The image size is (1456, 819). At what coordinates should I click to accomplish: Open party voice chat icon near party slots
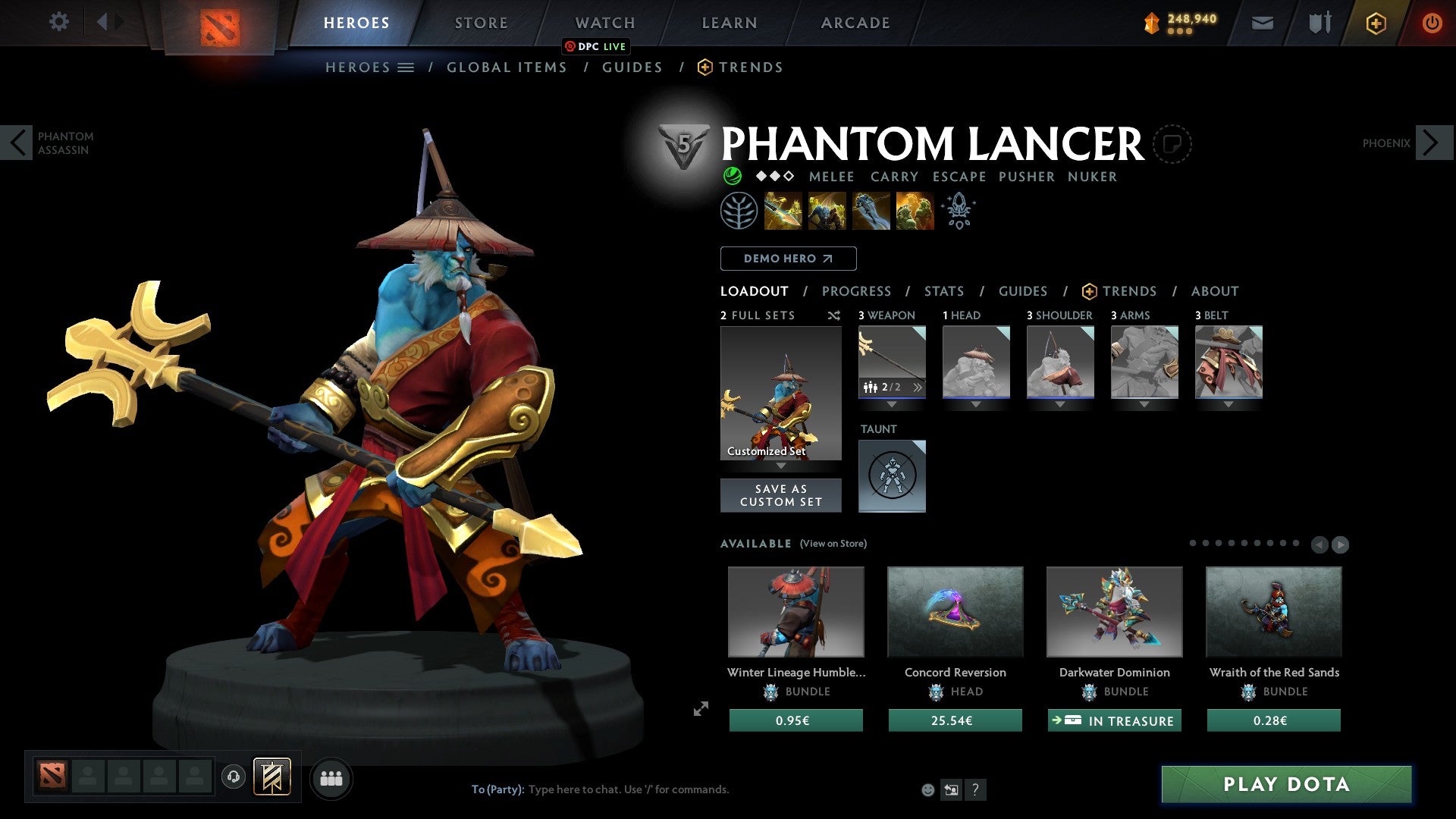233,777
